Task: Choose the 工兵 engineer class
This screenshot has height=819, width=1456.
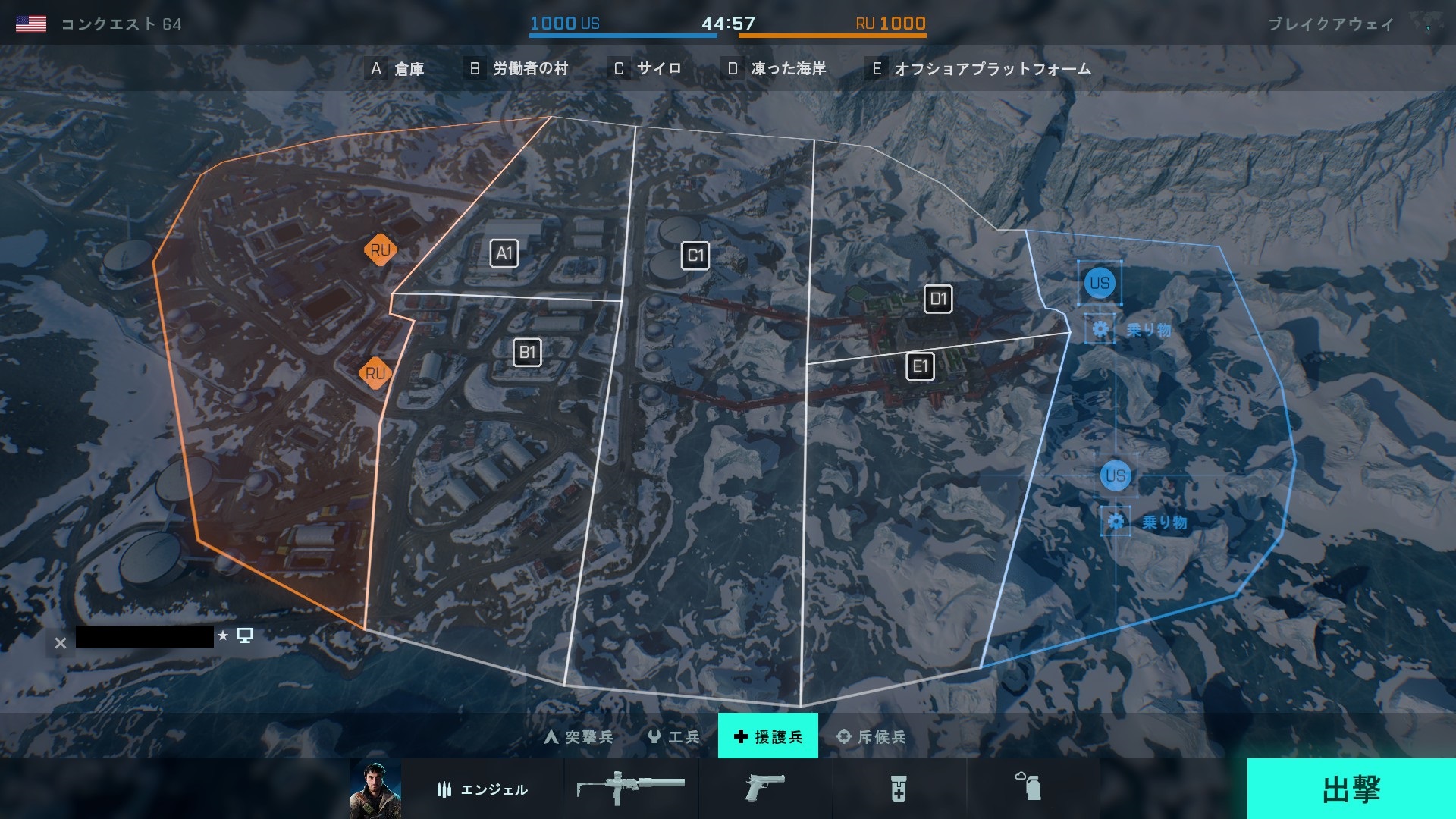Action: [674, 736]
